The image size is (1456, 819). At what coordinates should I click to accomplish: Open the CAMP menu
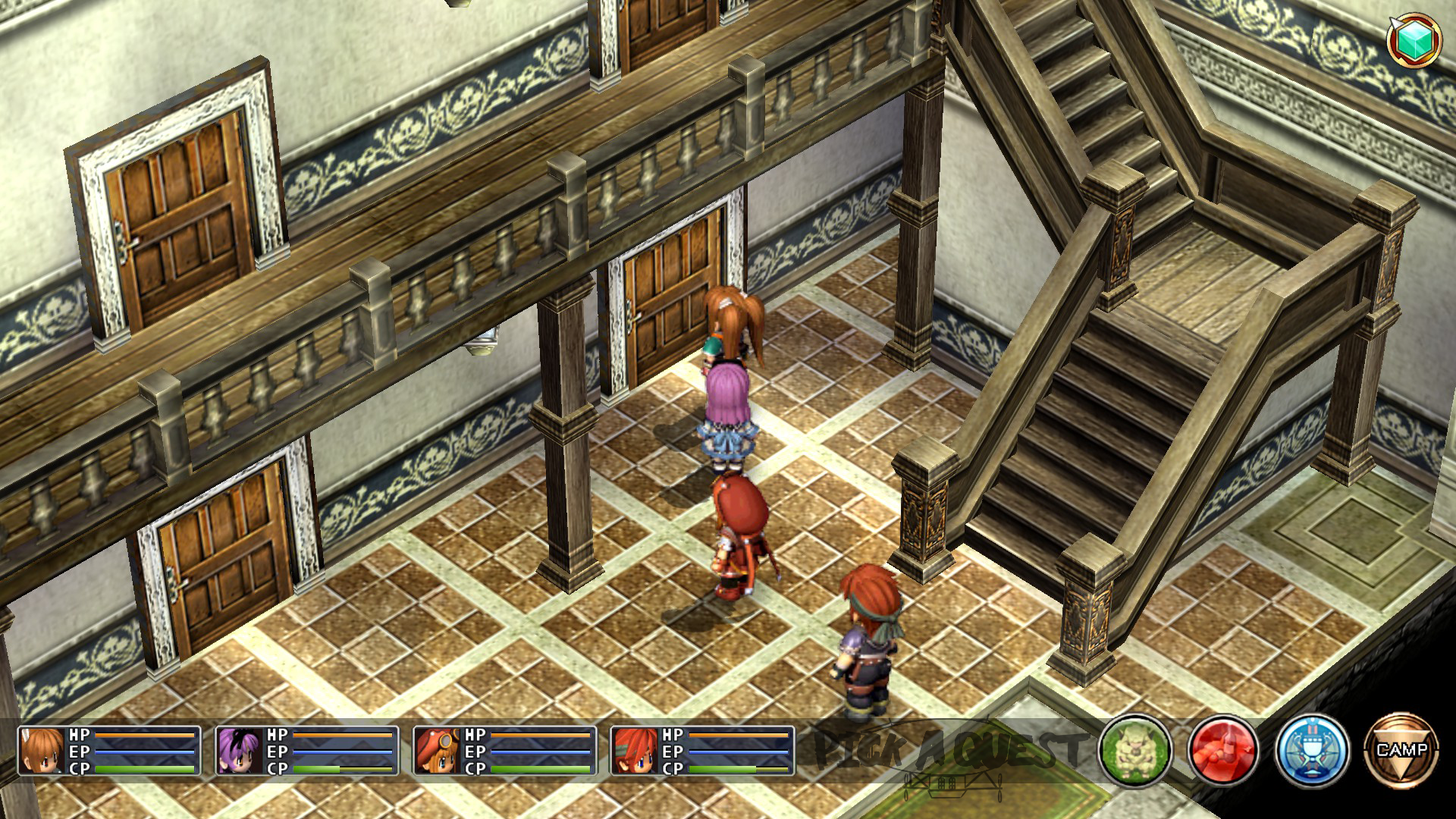click(x=1401, y=750)
